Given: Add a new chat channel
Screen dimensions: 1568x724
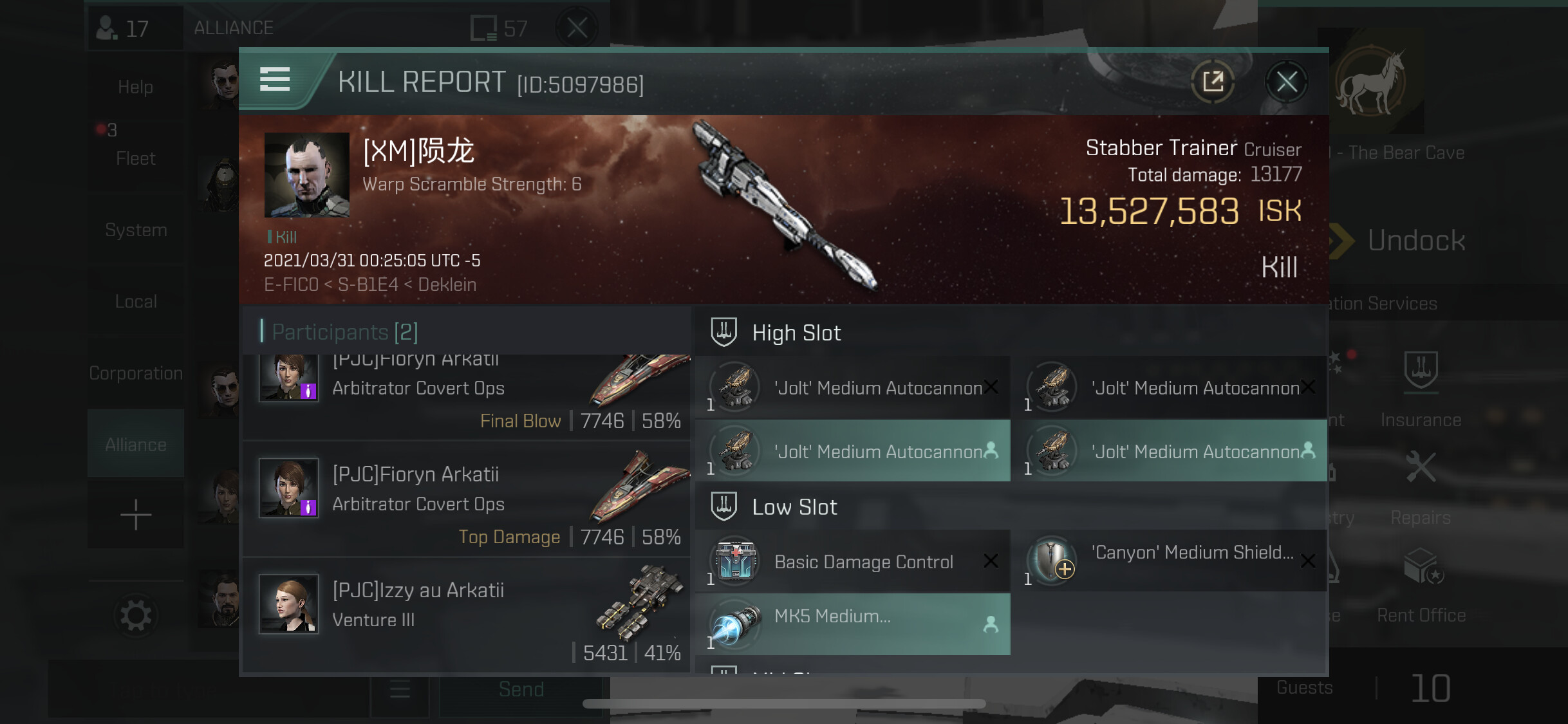Looking at the screenshot, I should (x=136, y=515).
